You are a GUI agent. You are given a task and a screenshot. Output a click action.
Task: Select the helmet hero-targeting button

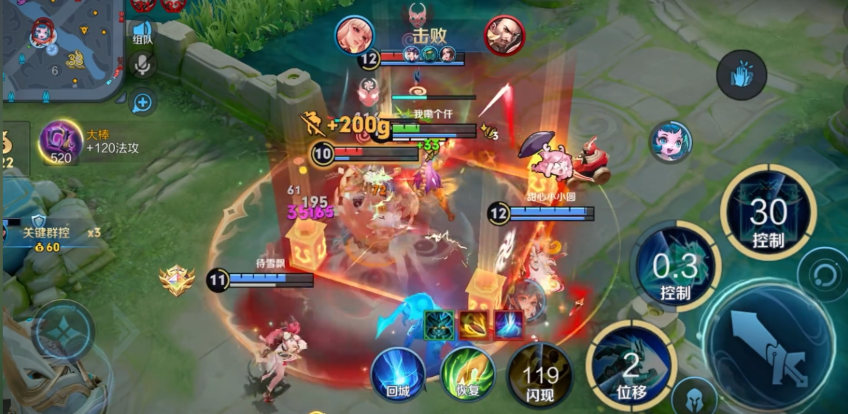click(694, 397)
